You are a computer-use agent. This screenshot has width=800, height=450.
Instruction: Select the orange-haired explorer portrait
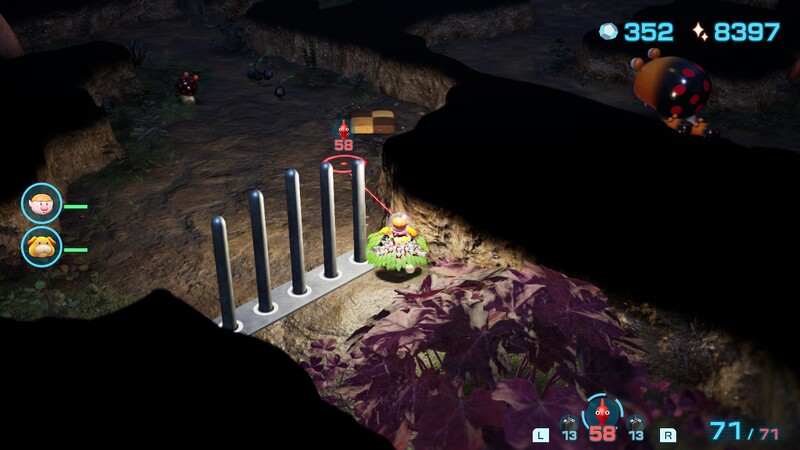tap(41, 204)
